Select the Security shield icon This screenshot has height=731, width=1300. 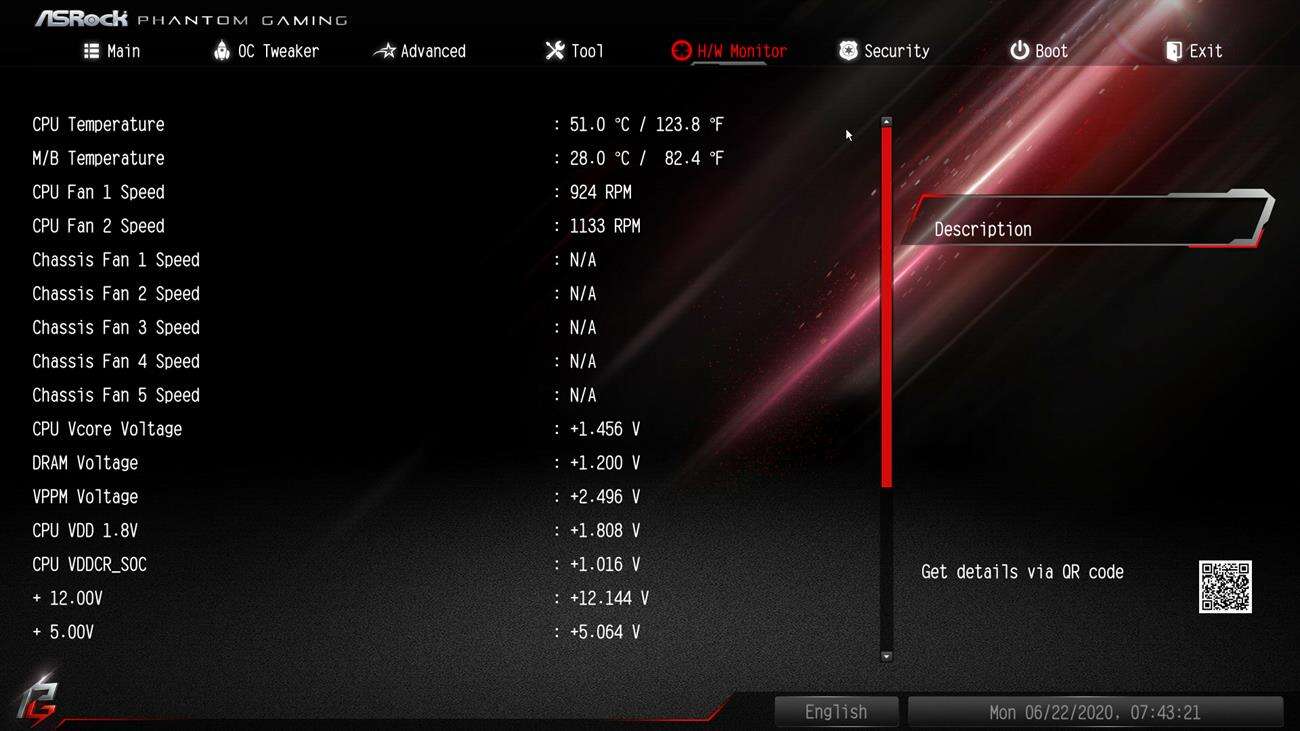coord(848,50)
